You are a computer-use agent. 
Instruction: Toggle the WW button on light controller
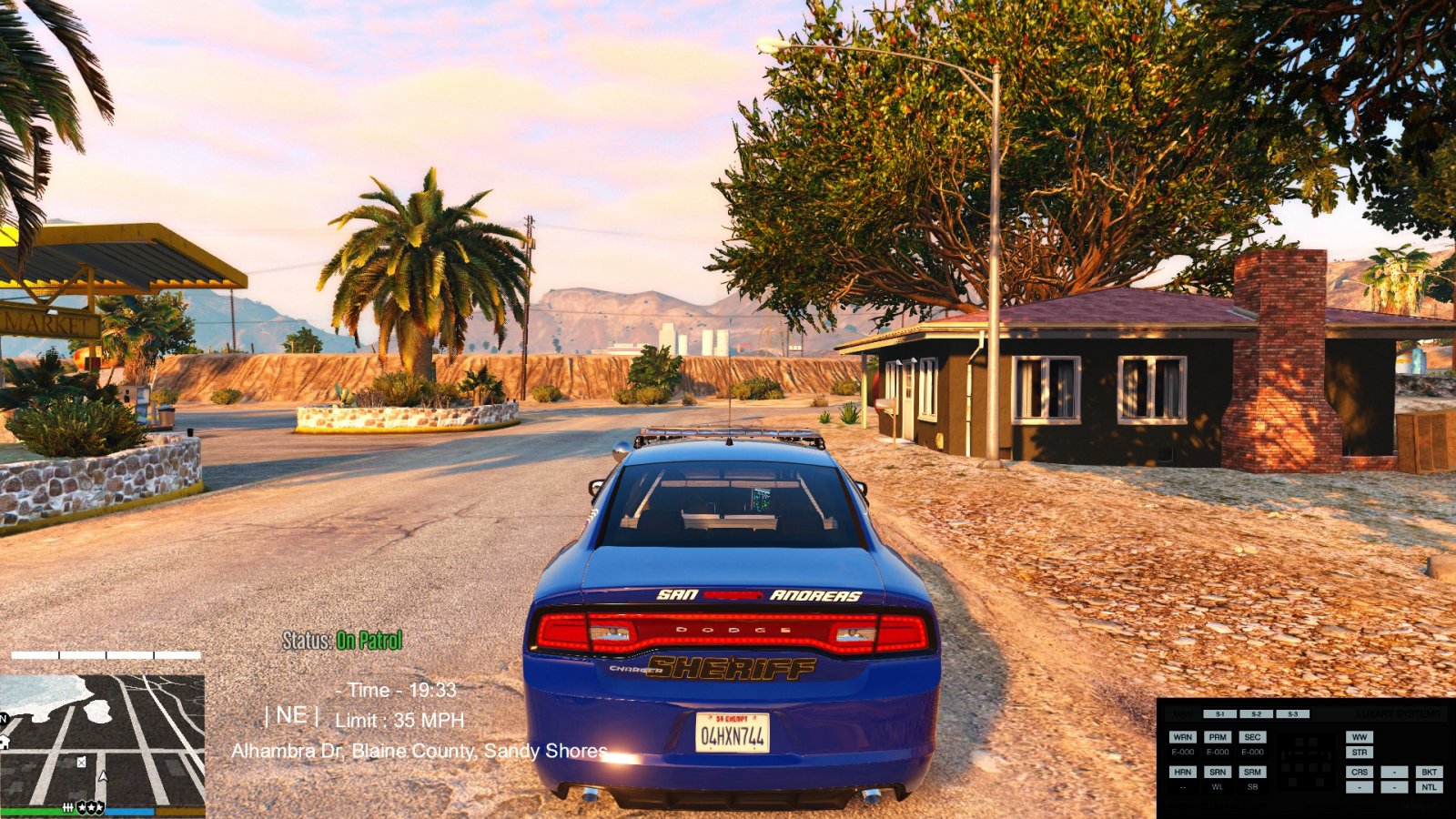(x=1360, y=737)
